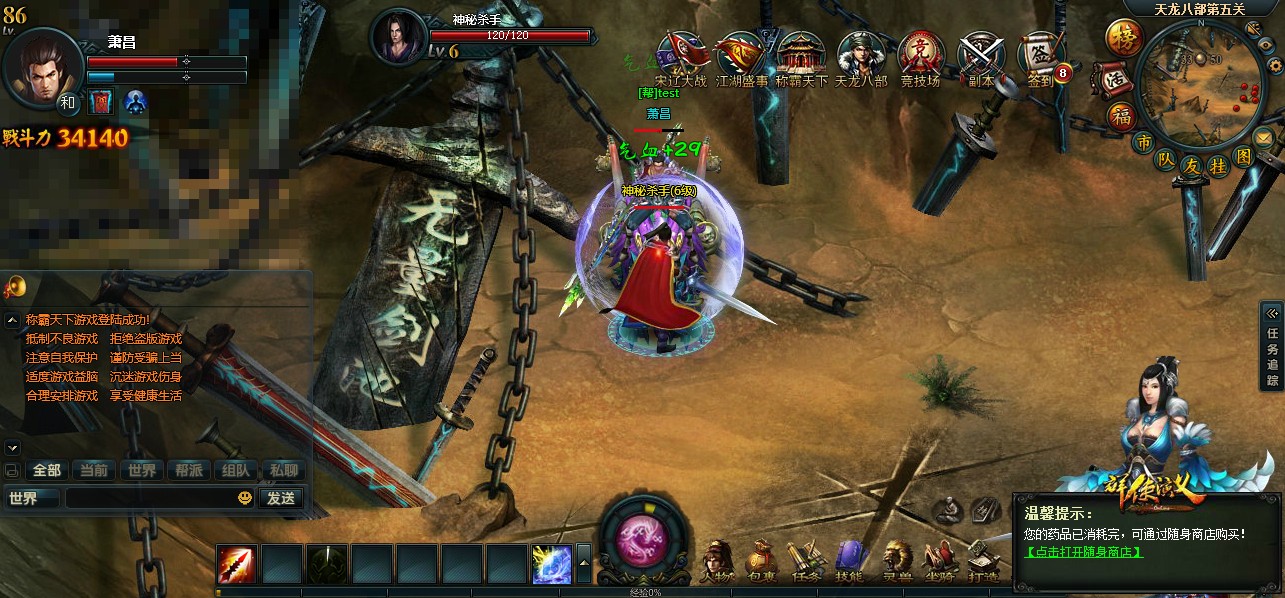The image size is (1285, 598).
Task: Use the blue lightning skill slot
Action: [x=551, y=564]
